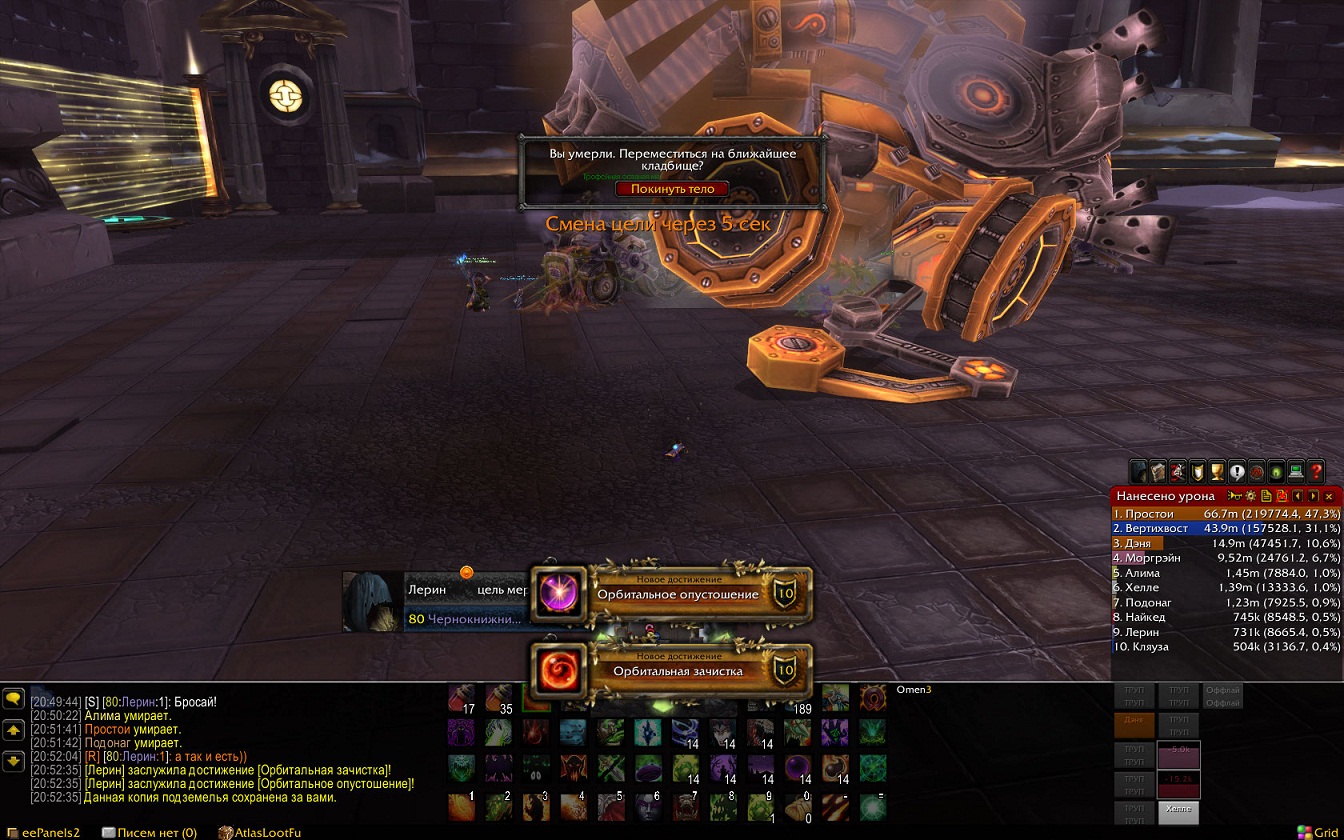Switch the damage meter to the previous mode arrow
This screenshot has height=840, width=1344.
pos(1298,496)
